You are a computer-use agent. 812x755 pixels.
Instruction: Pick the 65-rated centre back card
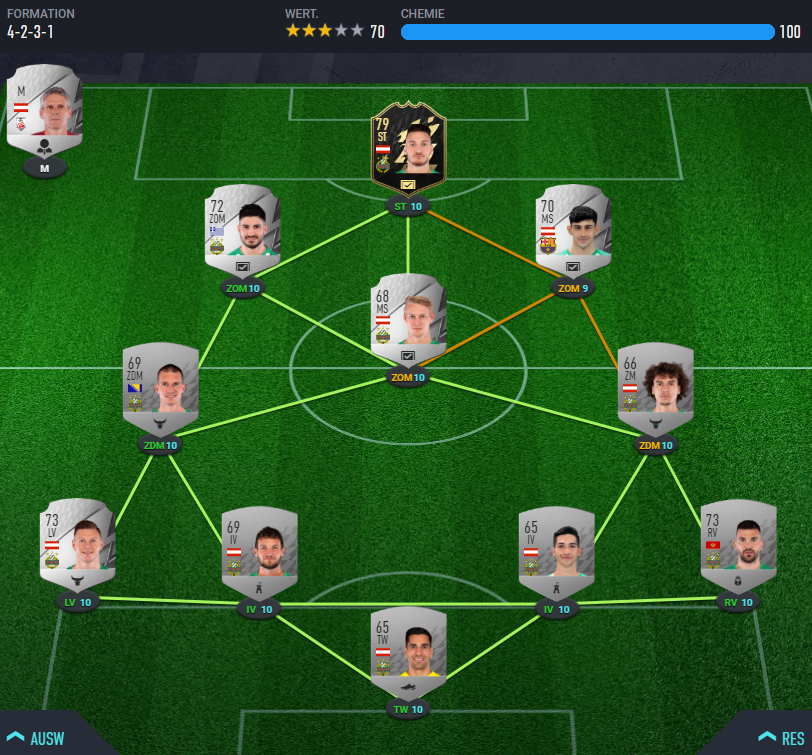[x=556, y=548]
